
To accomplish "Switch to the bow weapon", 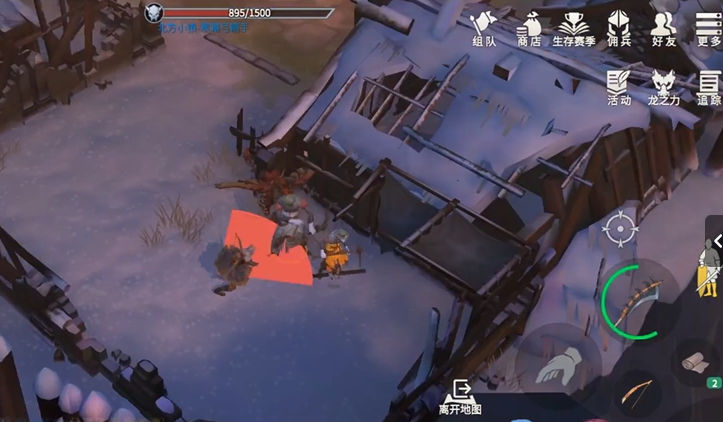I will (x=636, y=393).
